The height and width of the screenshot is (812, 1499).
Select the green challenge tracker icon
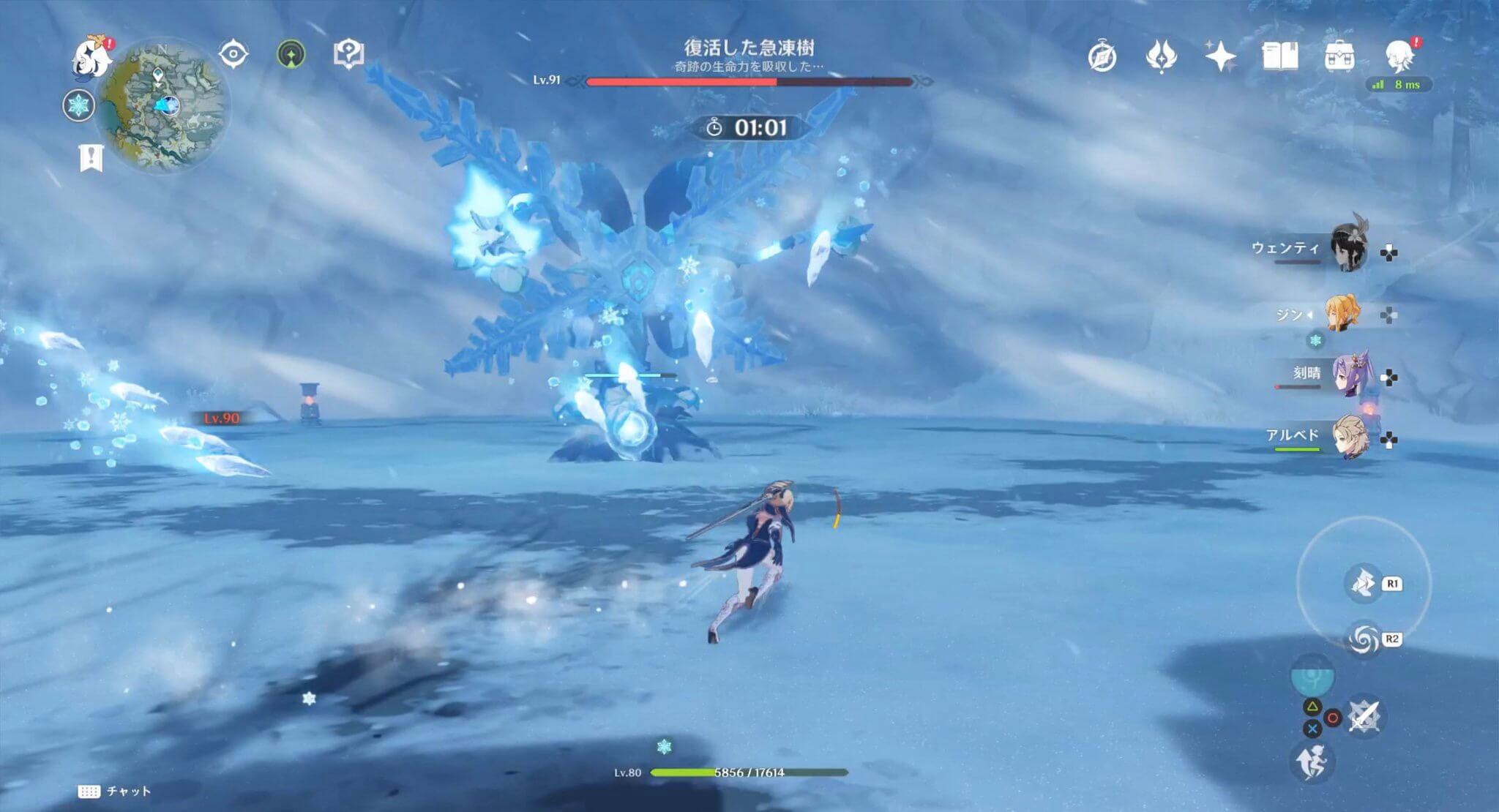point(292,53)
